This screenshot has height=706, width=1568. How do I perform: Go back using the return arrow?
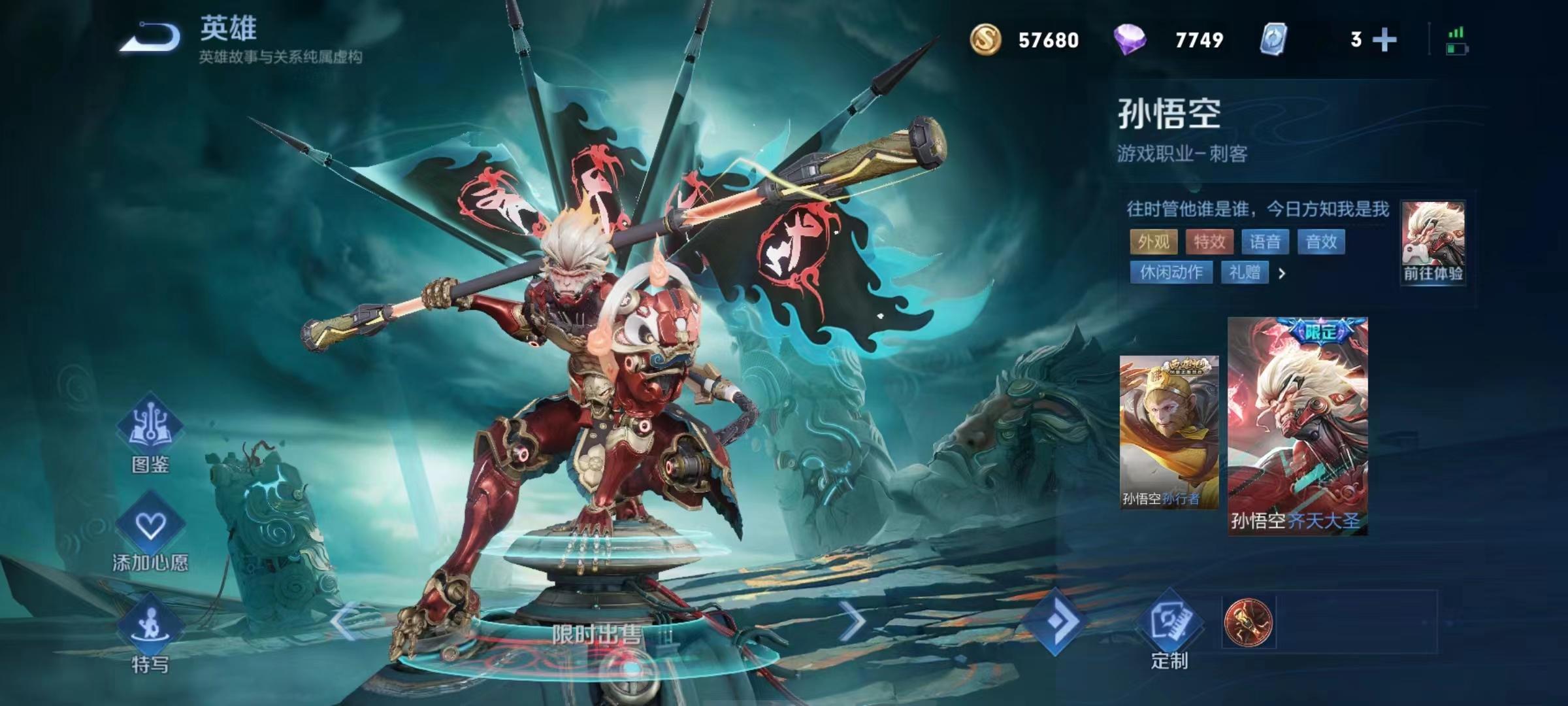[150, 37]
